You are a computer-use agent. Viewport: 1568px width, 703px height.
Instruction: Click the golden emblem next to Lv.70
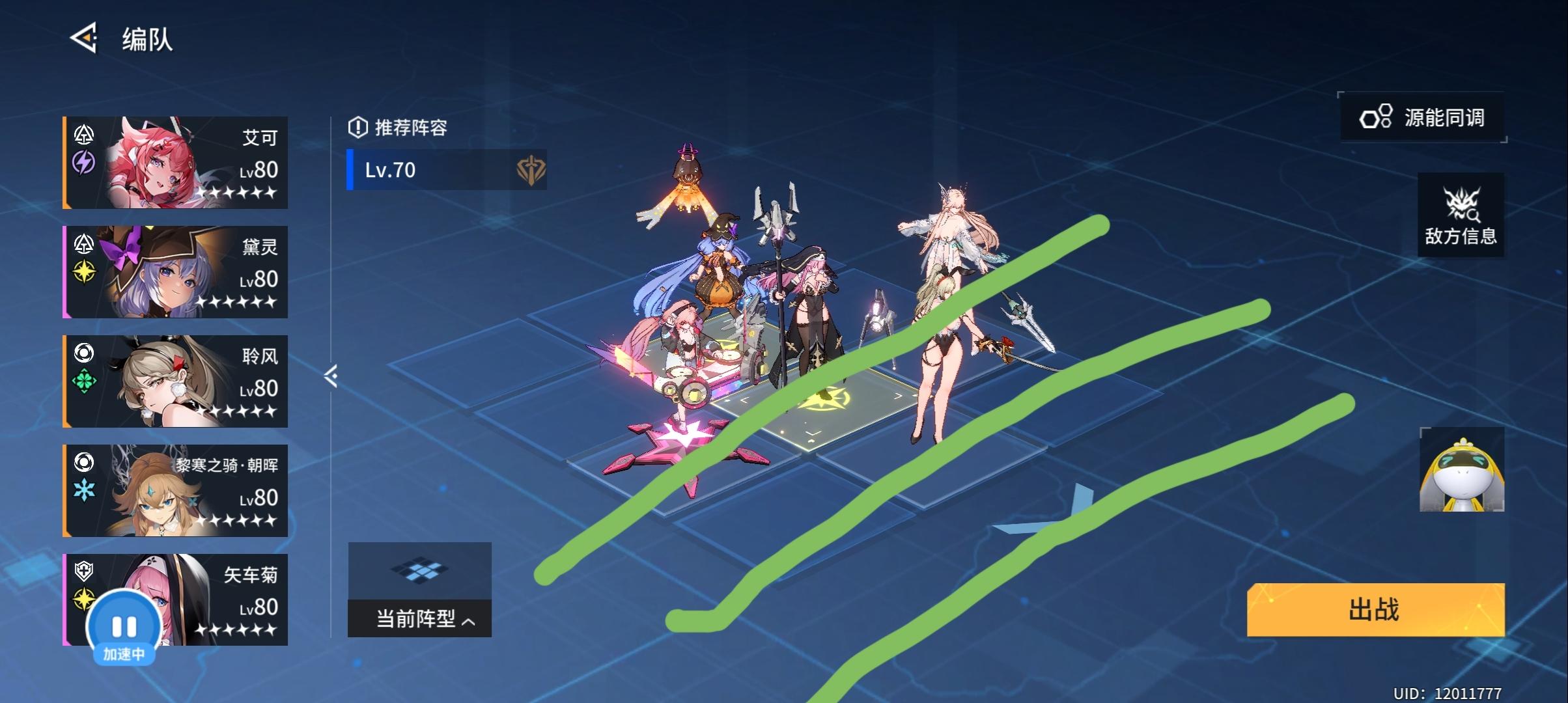click(532, 171)
